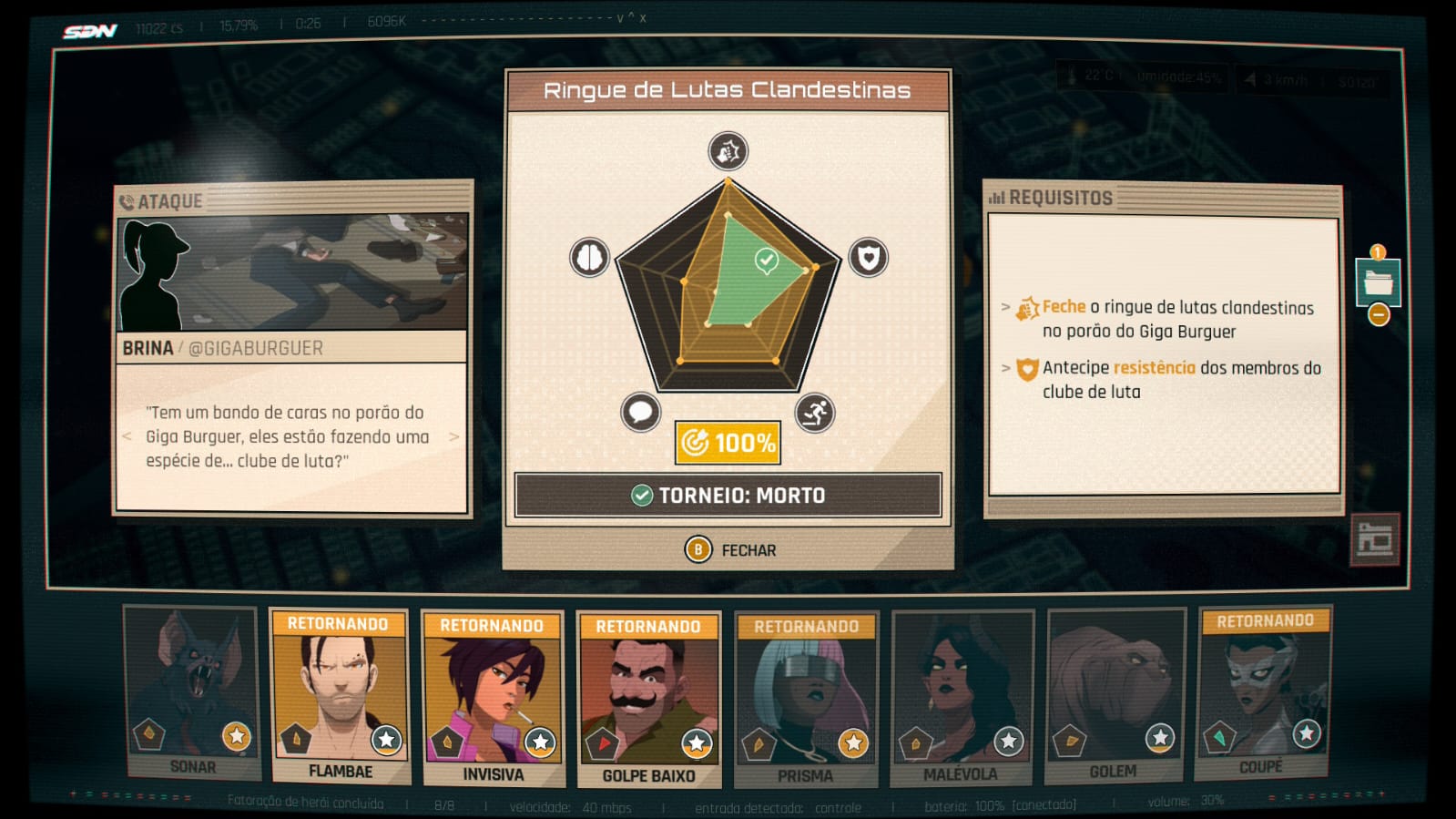
Task: Open the folder icon with notification badge
Action: (x=1377, y=281)
